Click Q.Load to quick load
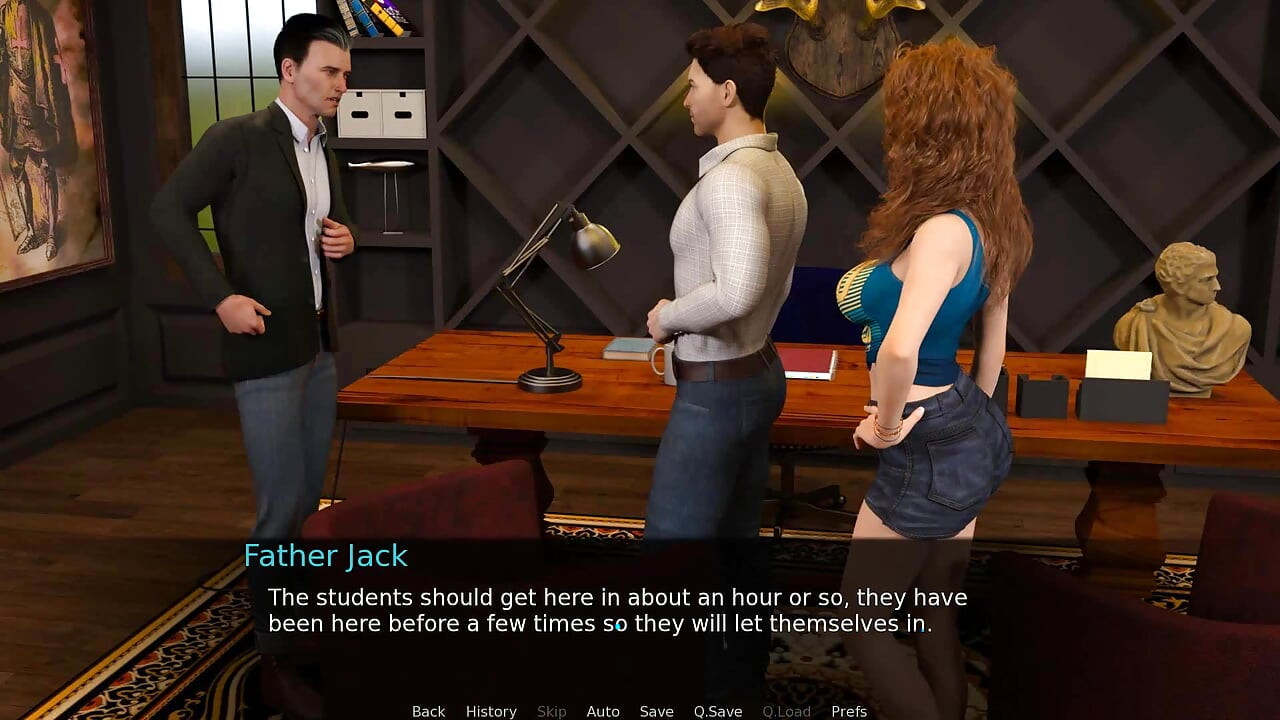 pos(786,711)
